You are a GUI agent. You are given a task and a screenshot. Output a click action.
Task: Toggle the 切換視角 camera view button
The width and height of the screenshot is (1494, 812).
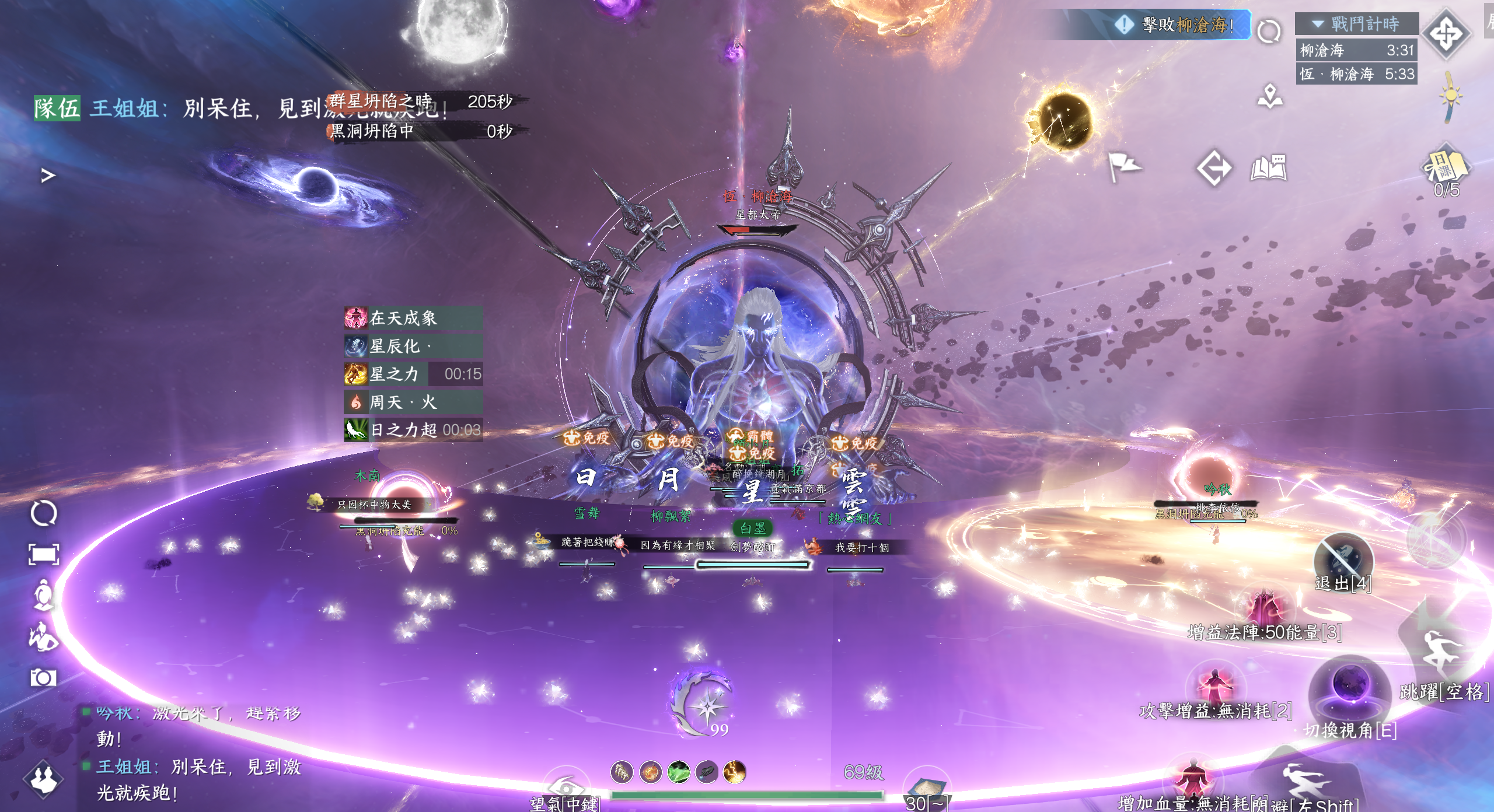pyautogui.click(x=1349, y=694)
